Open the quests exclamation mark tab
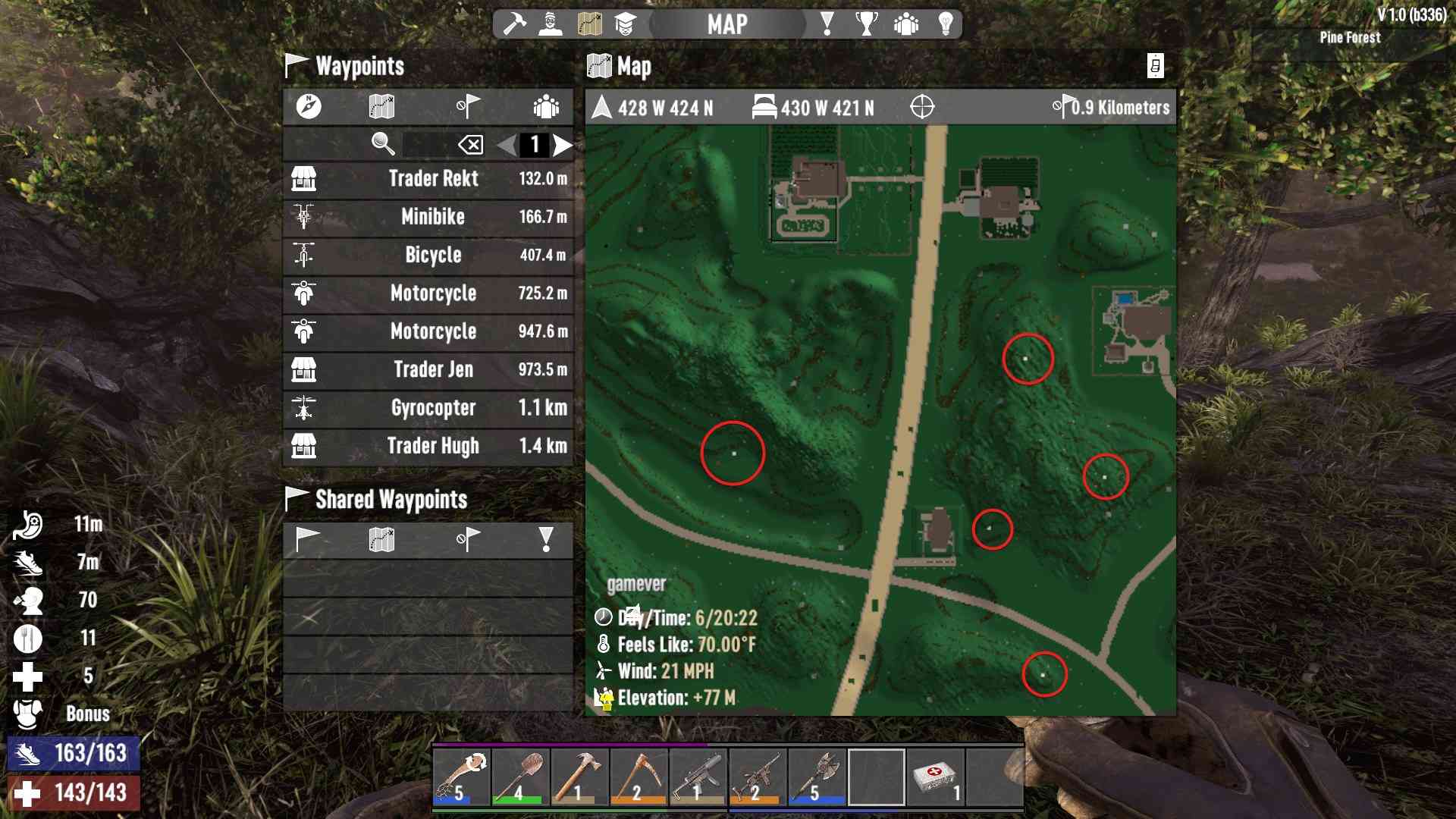The width and height of the screenshot is (1456, 819). coord(827,24)
